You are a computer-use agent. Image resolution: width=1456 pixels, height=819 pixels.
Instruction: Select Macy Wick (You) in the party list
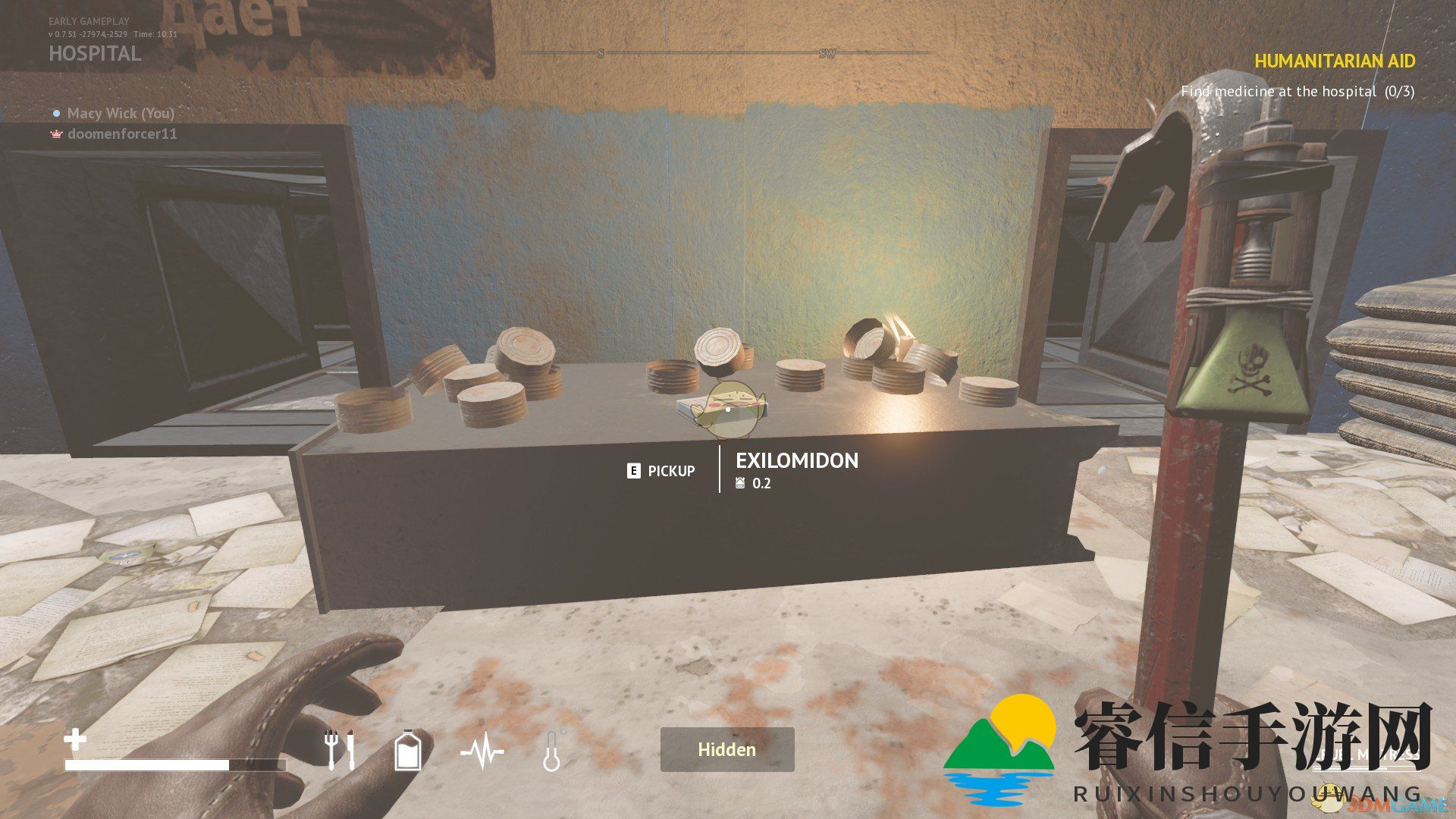tap(120, 113)
